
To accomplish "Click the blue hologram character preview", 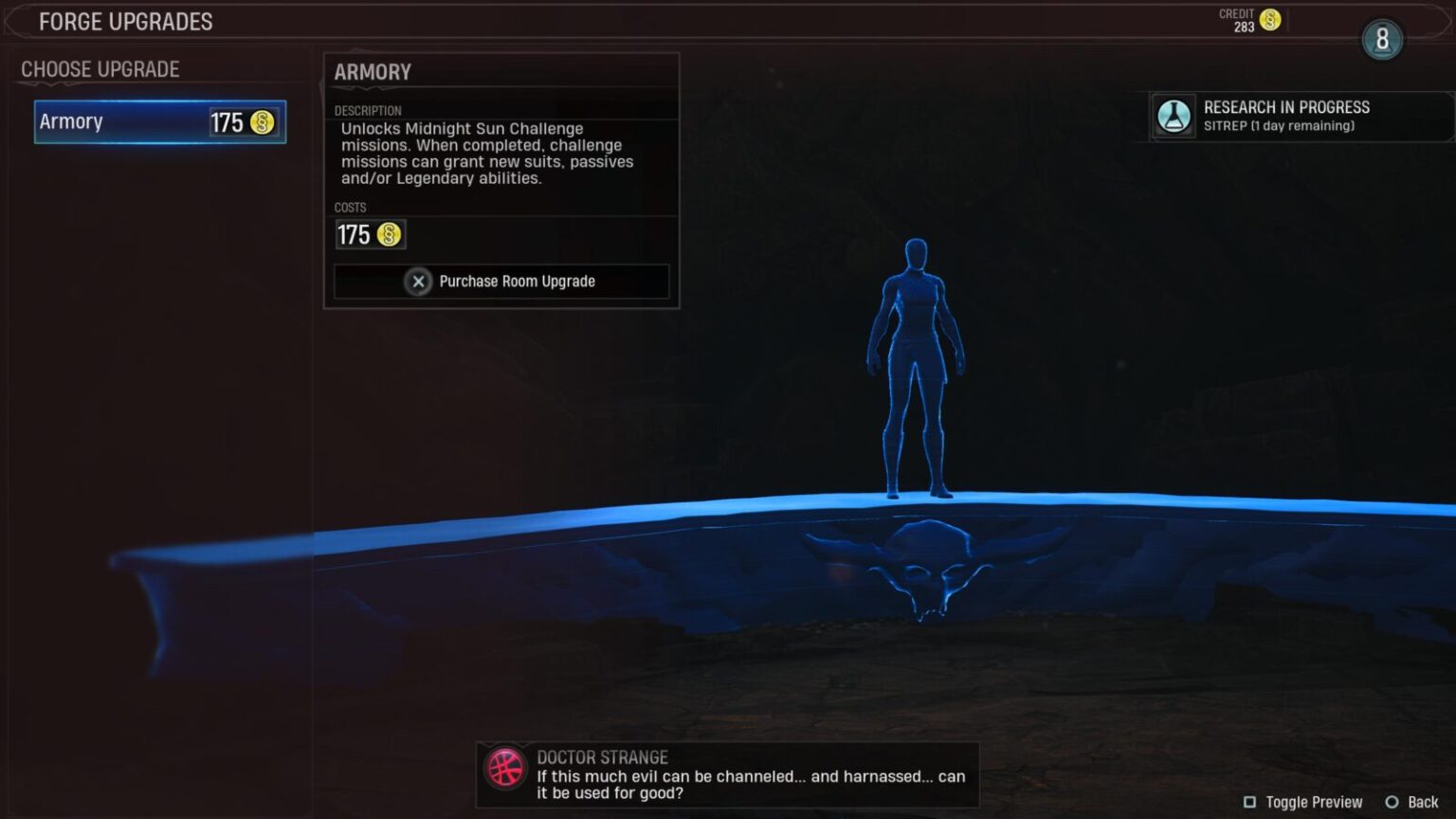I will (915, 370).
